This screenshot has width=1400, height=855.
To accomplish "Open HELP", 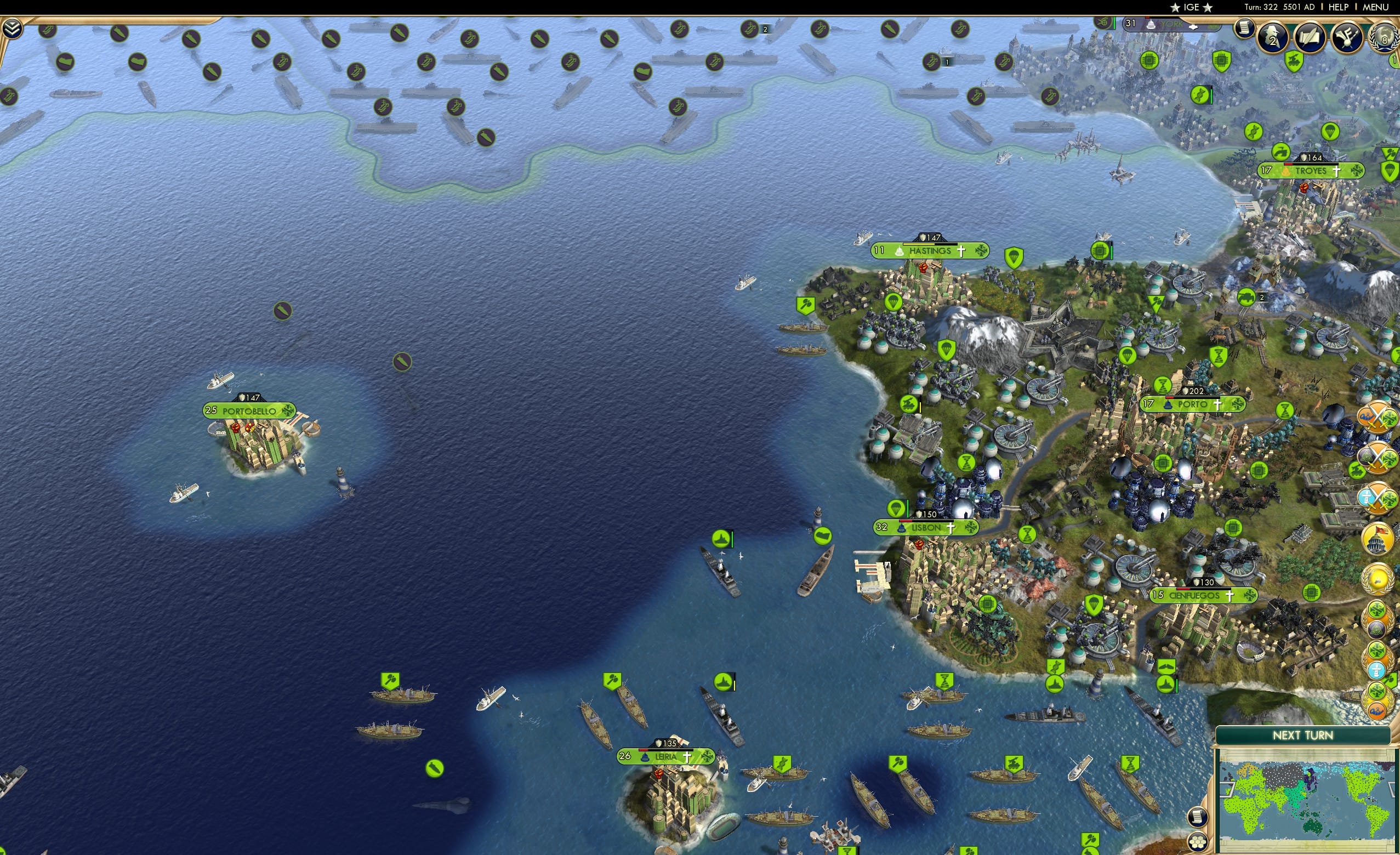I will pos(1339,7).
